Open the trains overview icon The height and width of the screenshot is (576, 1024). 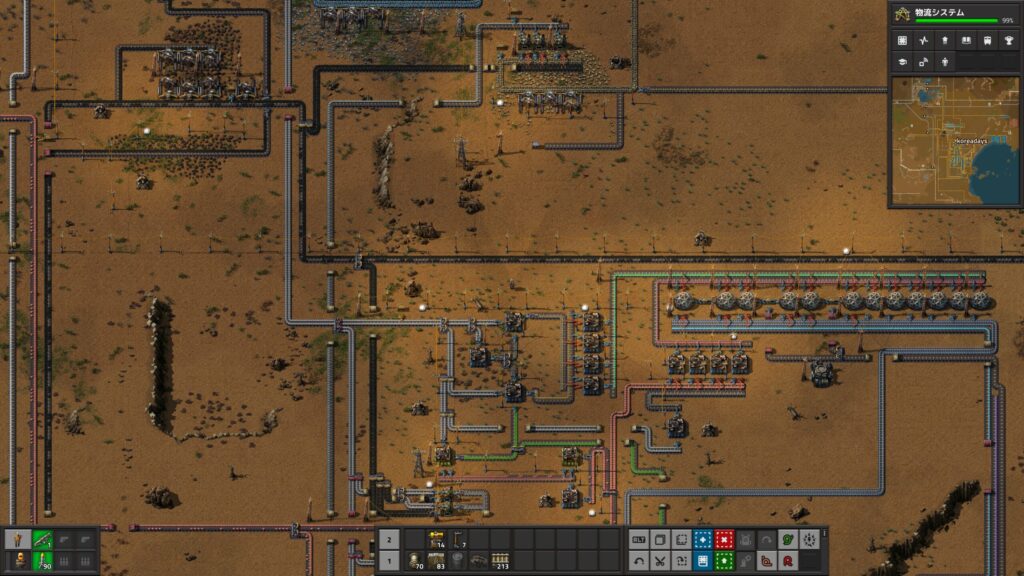988,41
